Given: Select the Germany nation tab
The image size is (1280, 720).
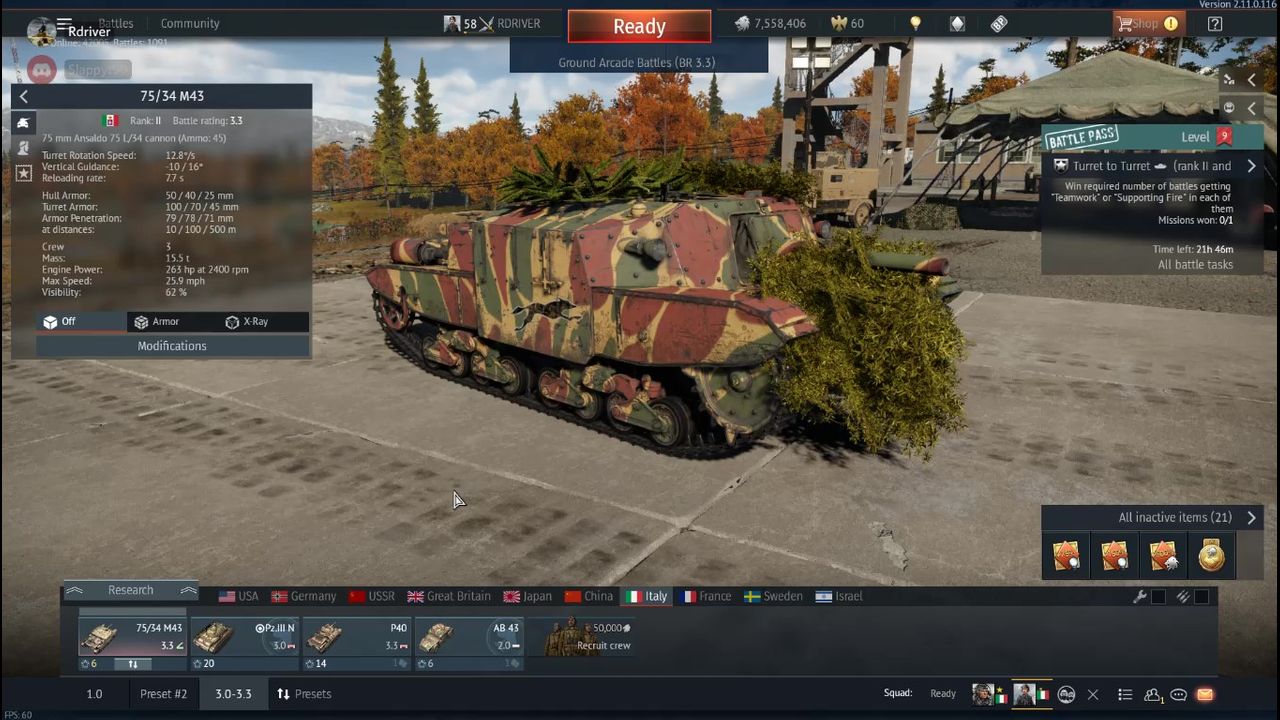Looking at the screenshot, I should (x=304, y=596).
